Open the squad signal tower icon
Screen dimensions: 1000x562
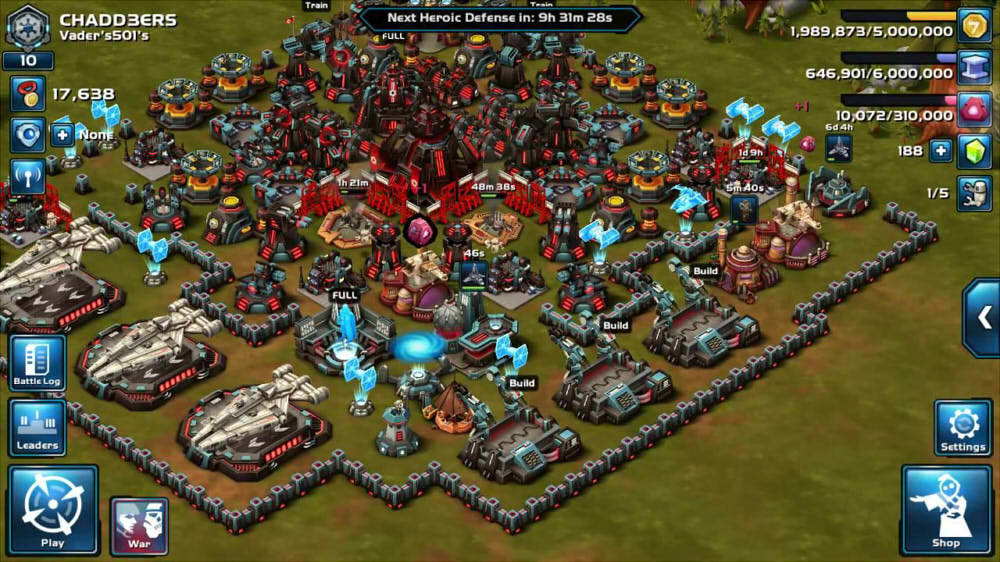[27, 175]
